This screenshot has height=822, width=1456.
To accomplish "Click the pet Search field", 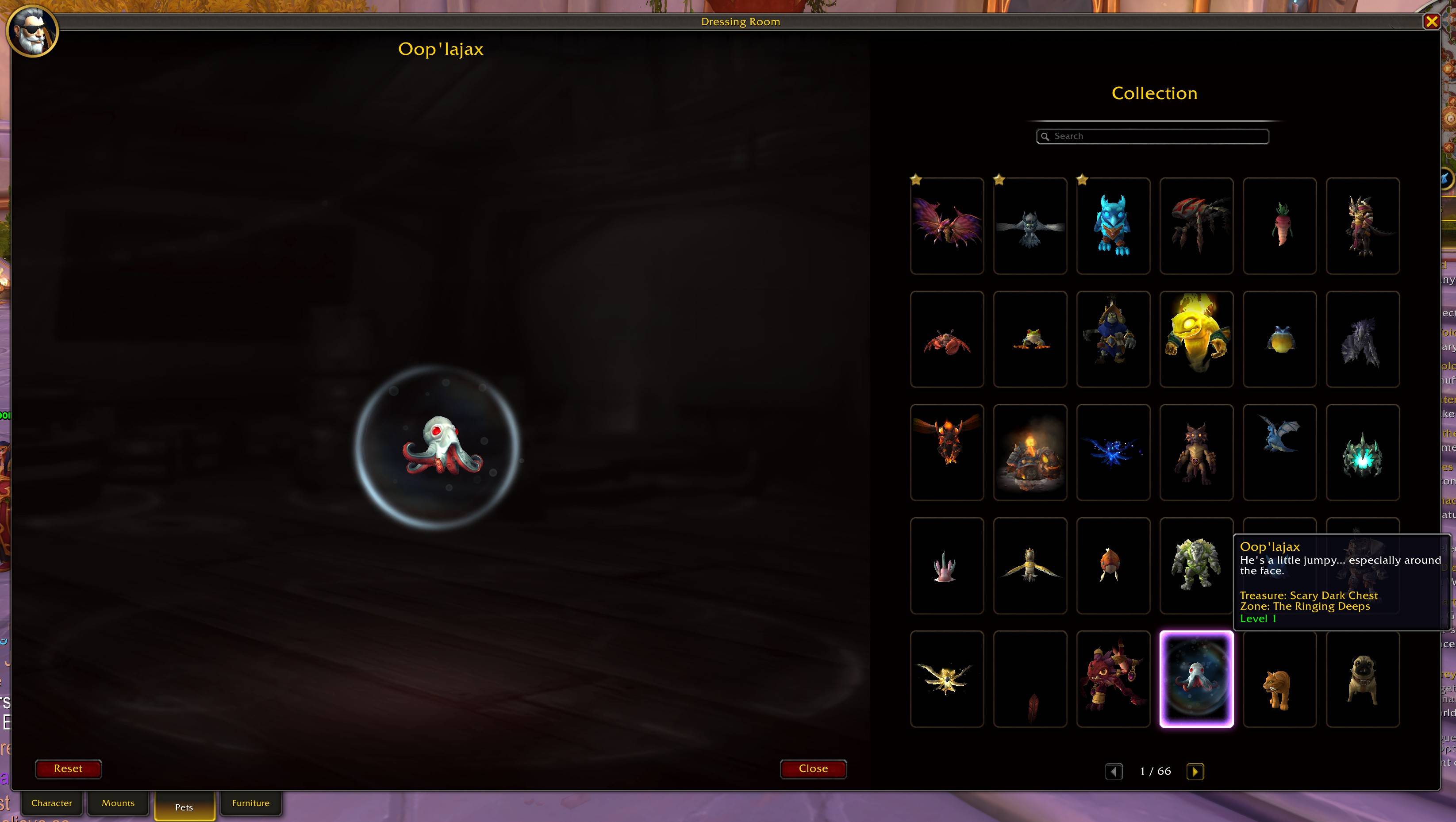I will click(1152, 136).
